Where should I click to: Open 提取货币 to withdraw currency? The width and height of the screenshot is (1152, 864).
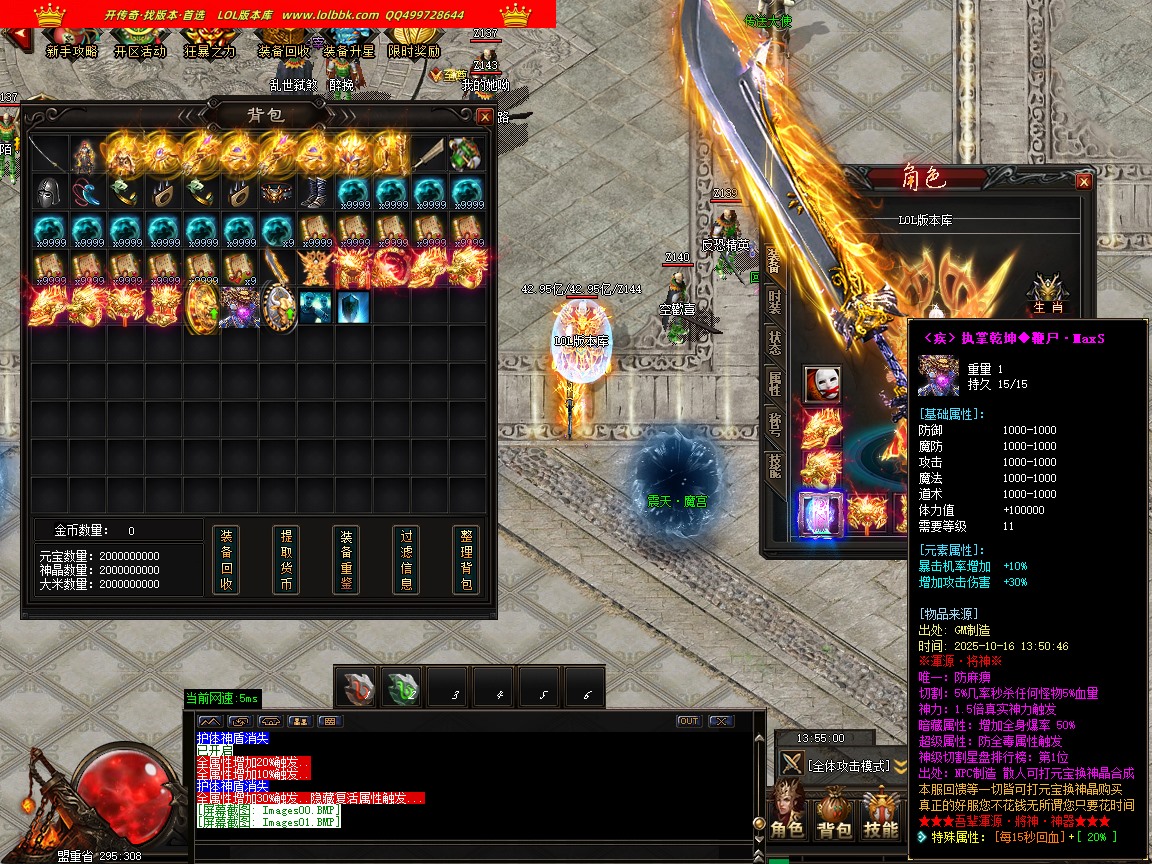286,559
